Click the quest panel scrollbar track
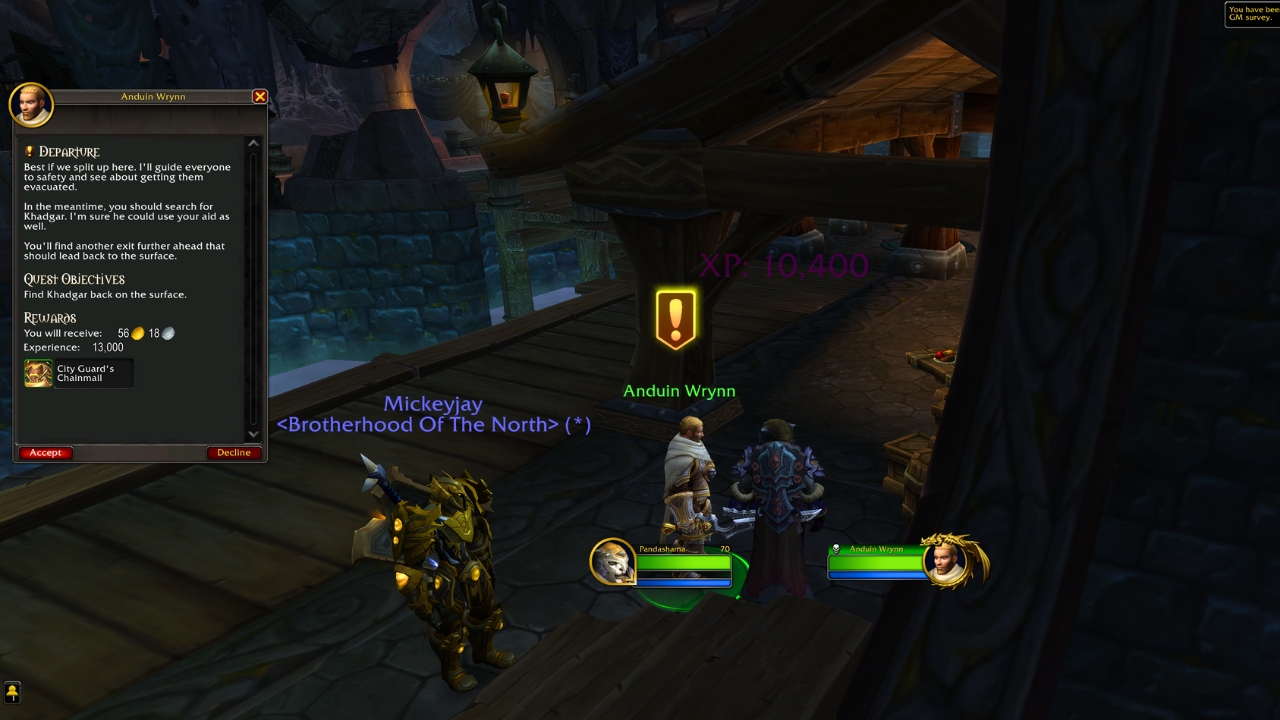1280x720 pixels. 253,290
